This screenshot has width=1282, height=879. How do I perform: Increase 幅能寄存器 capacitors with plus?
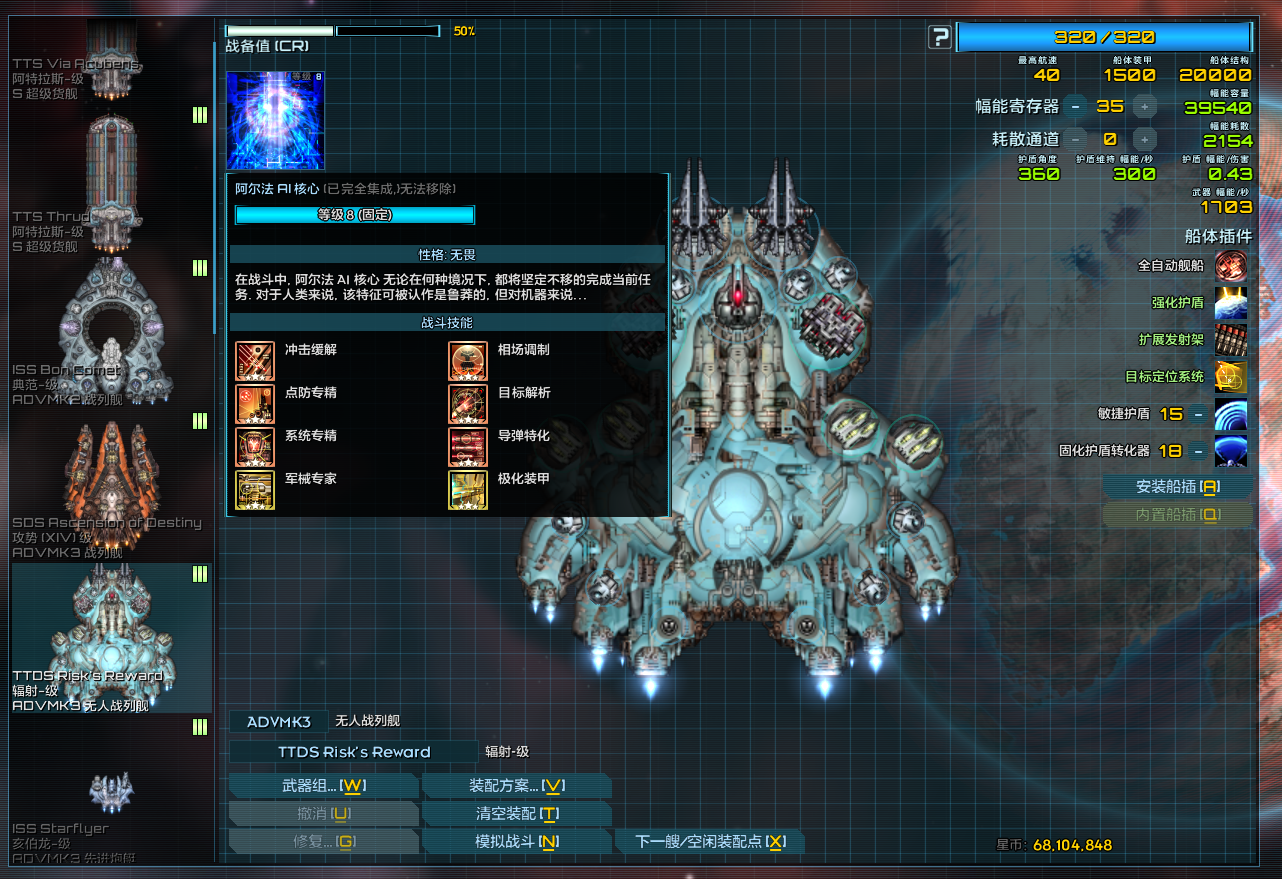point(1144,106)
